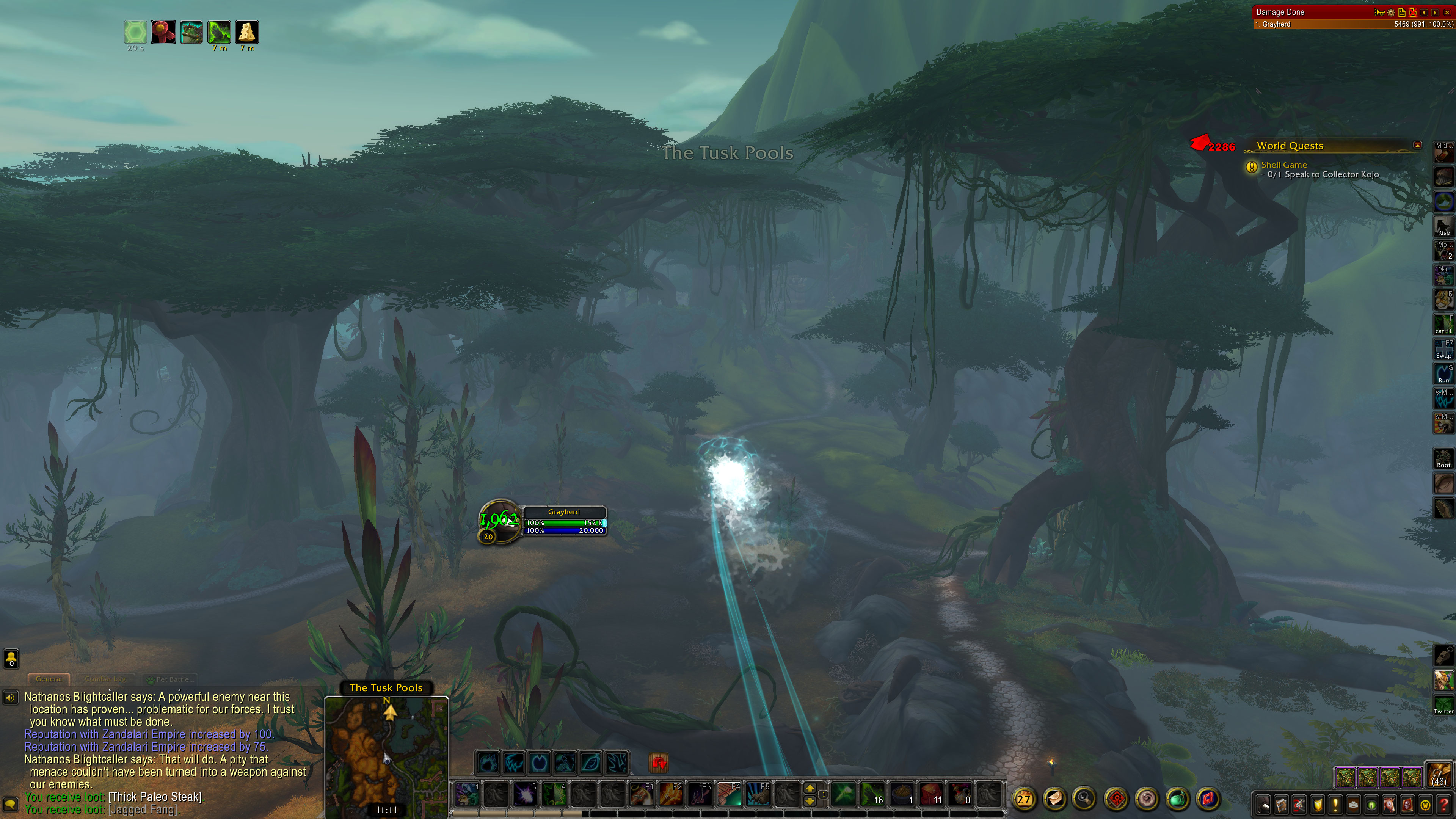Switch to the General chat tab
Image resolution: width=1456 pixels, height=819 pixels.
tap(49, 679)
